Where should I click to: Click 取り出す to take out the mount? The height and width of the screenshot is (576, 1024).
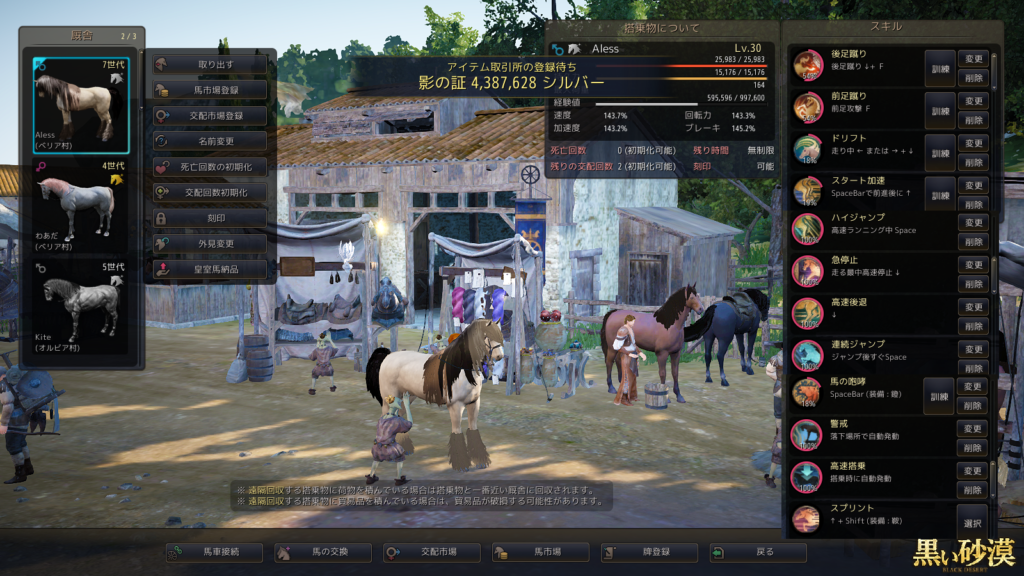pos(210,64)
